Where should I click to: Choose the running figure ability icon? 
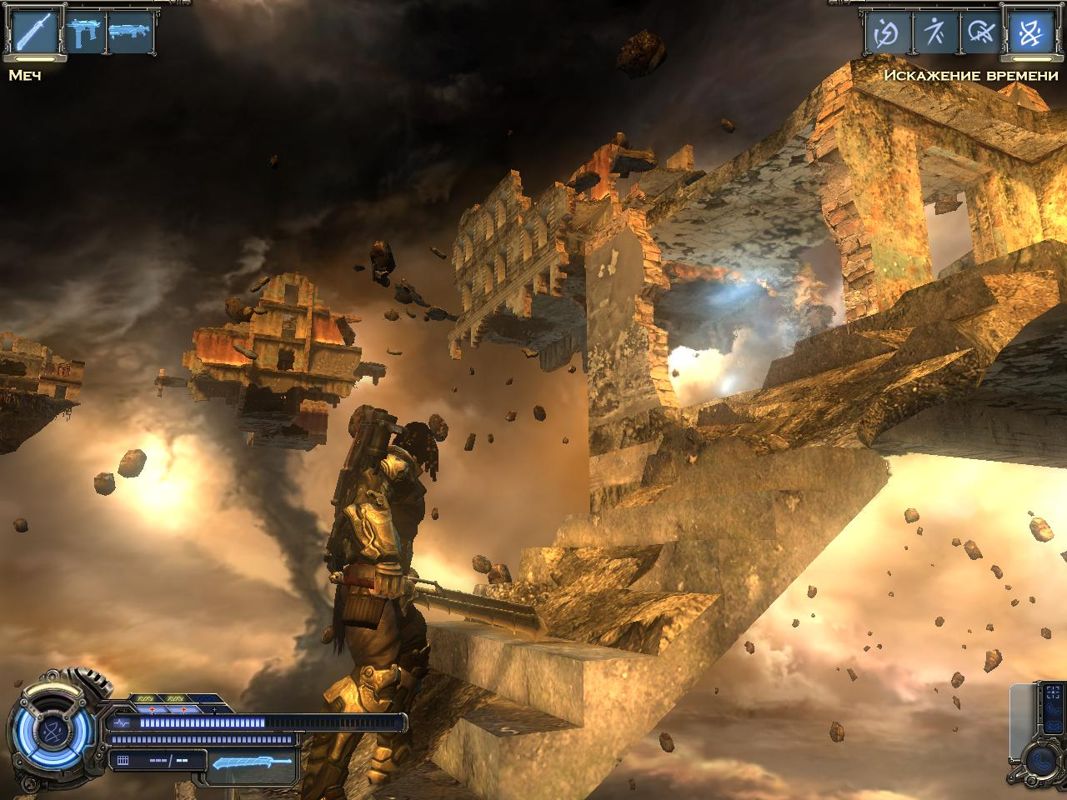[x=935, y=33]
